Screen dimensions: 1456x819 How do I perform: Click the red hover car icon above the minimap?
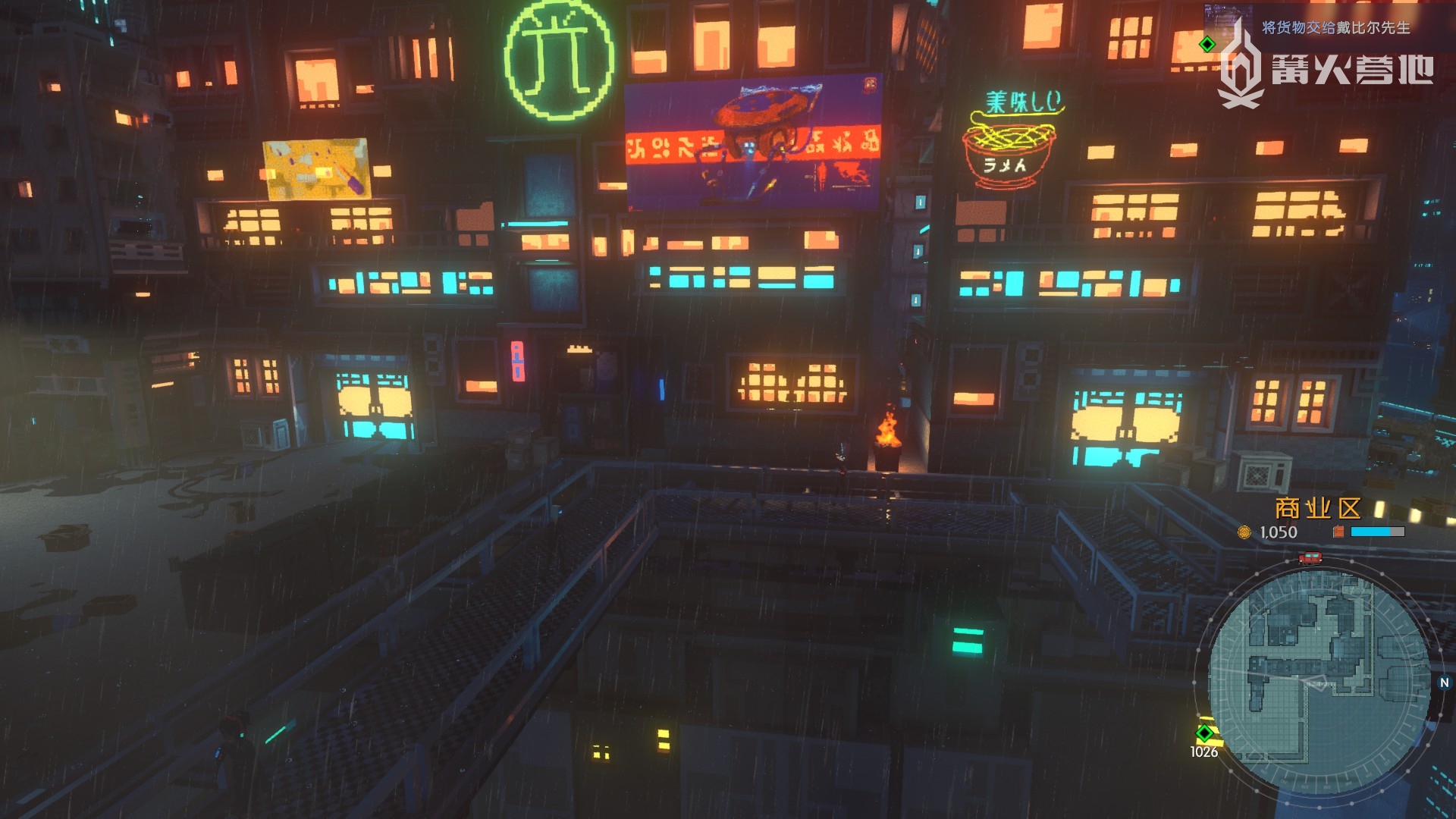[1310, 558]
